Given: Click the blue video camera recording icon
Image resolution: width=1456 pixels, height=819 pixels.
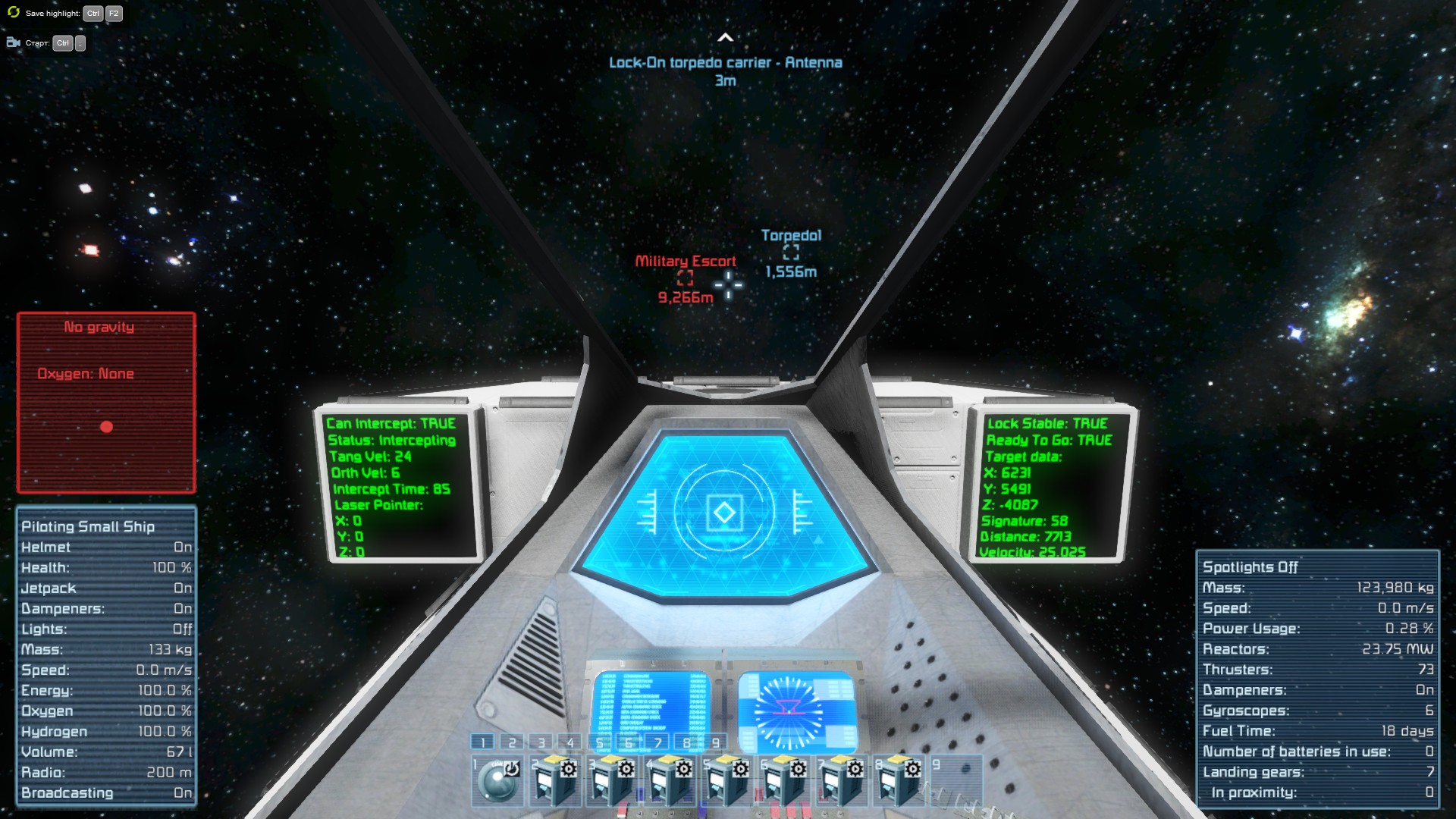Looking at the screenshot, I should click(x=14, y=42).
